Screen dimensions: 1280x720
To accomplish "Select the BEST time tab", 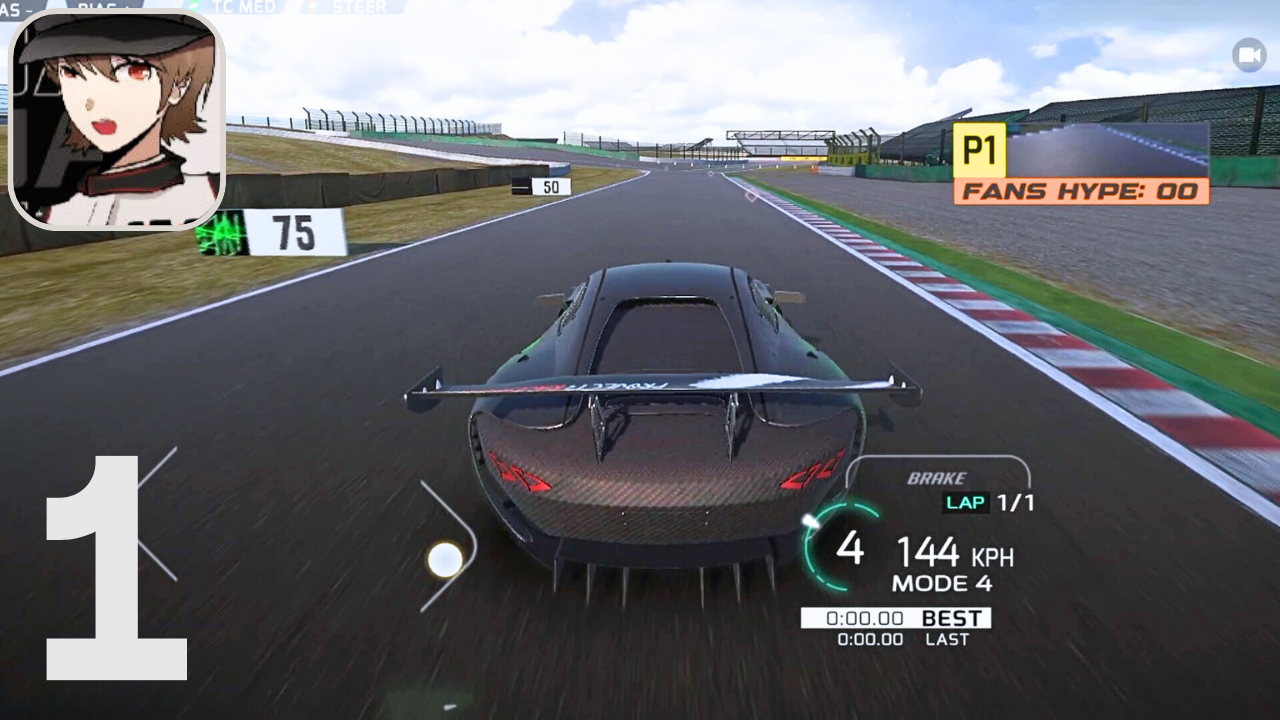I will click(x=950, y=619).
